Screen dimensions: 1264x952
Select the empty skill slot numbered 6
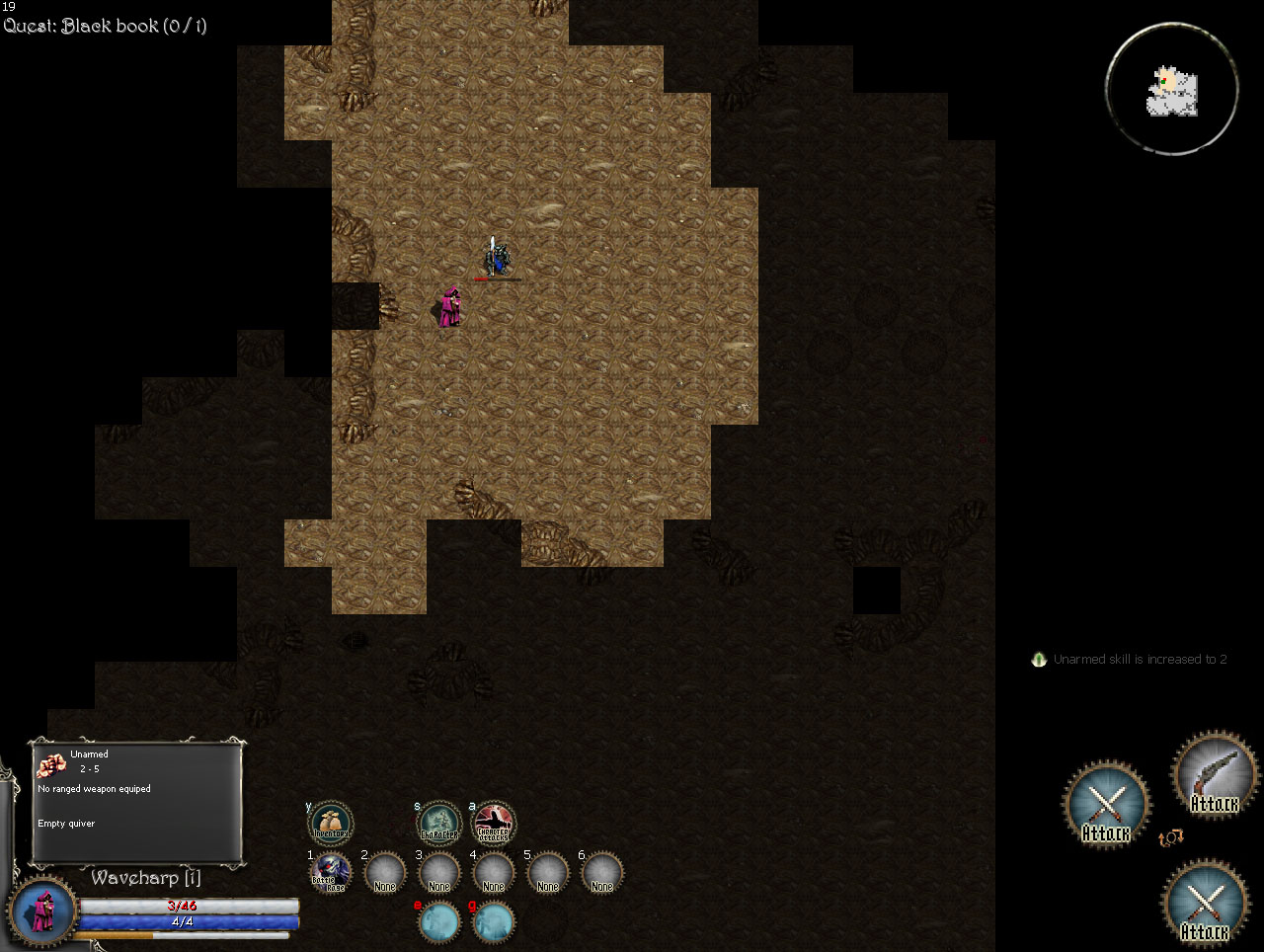tap(601, 874)
